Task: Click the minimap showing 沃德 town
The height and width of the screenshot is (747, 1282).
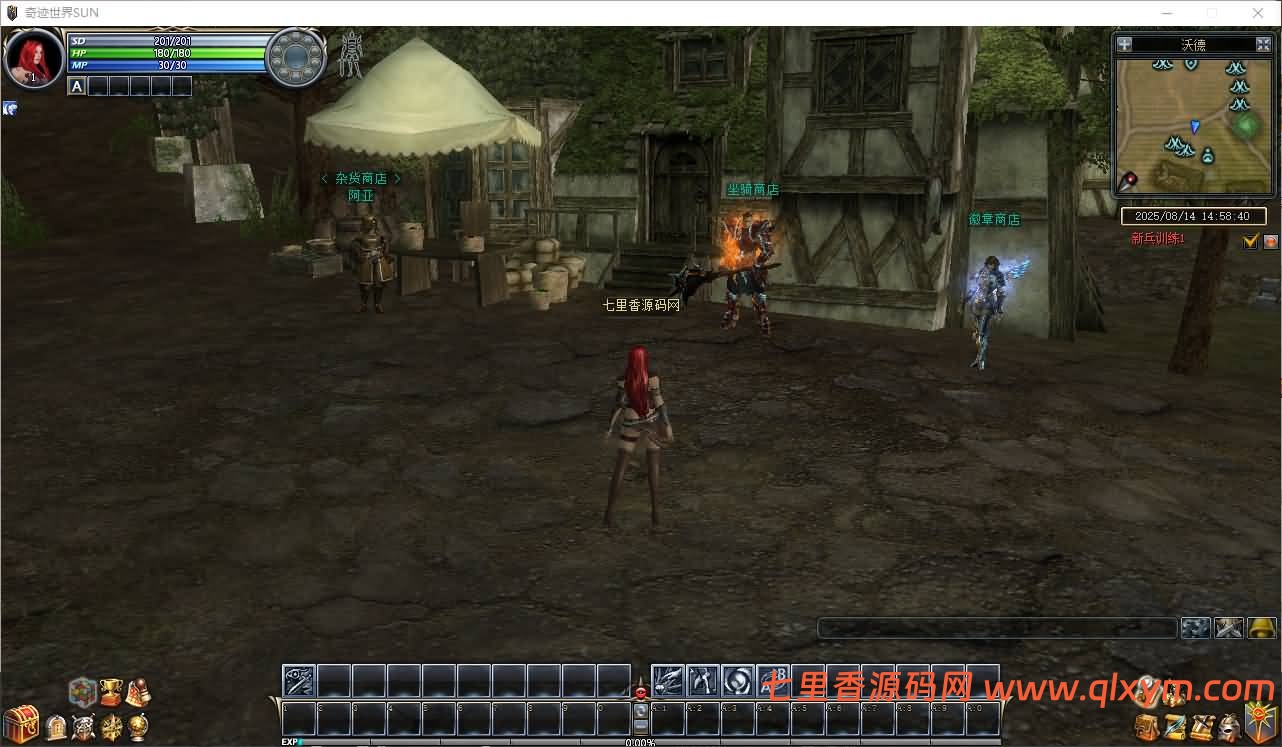Action: (x=1193, y=125)
